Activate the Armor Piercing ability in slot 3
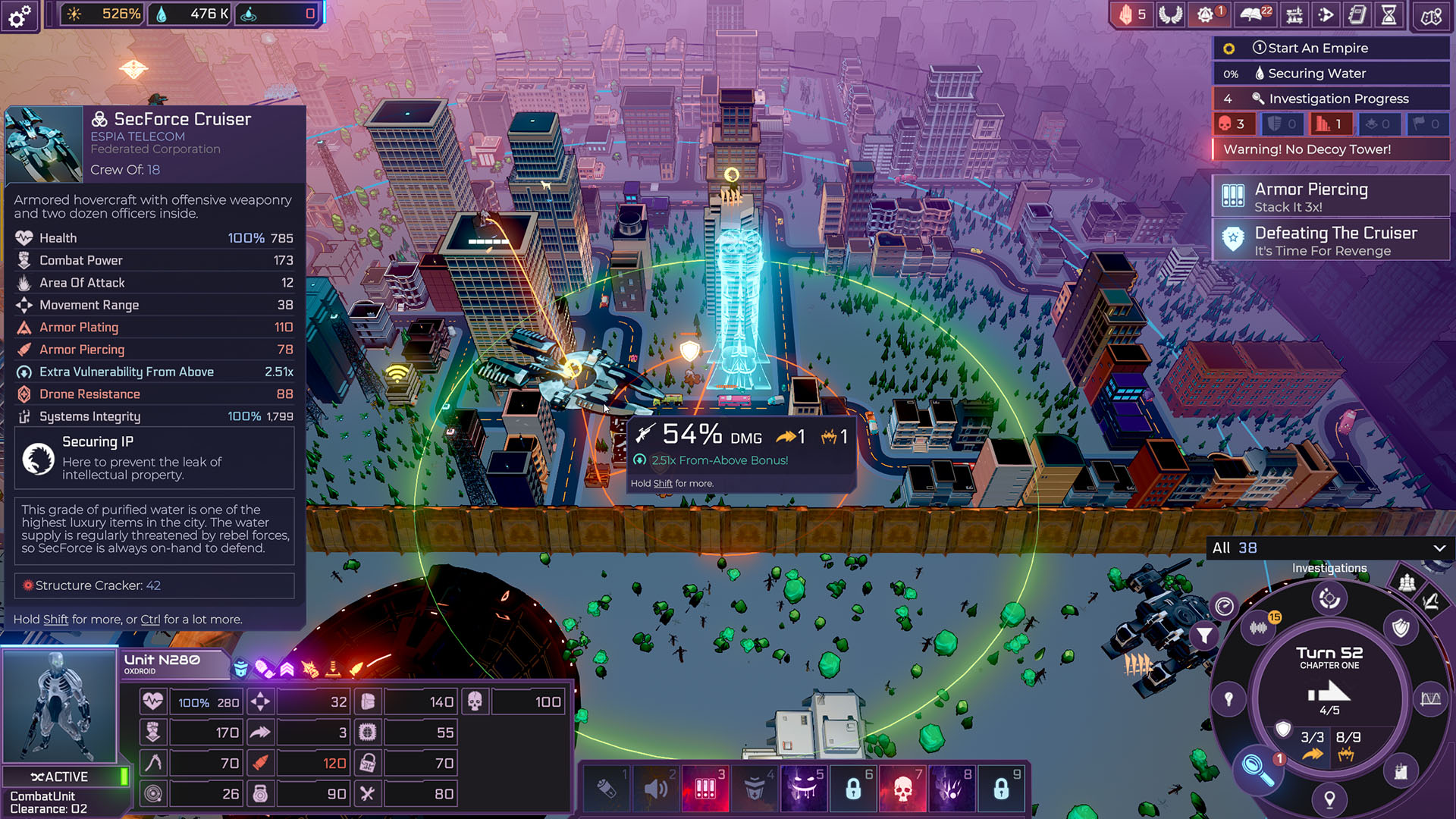The image size is (1456, 819). click(x=705, y=788)
